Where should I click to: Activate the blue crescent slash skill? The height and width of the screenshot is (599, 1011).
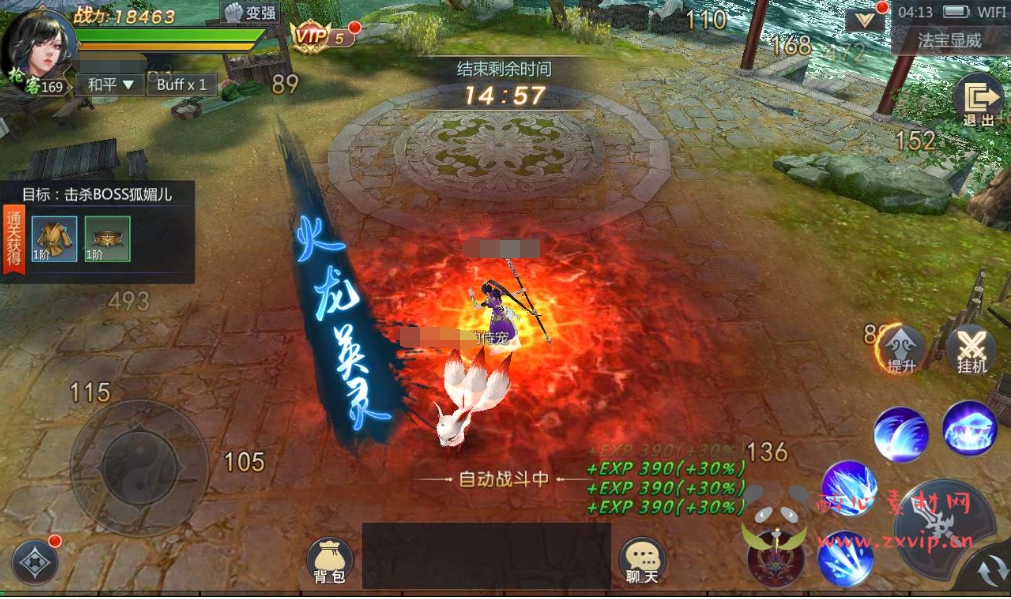click(x=901, y=433)
